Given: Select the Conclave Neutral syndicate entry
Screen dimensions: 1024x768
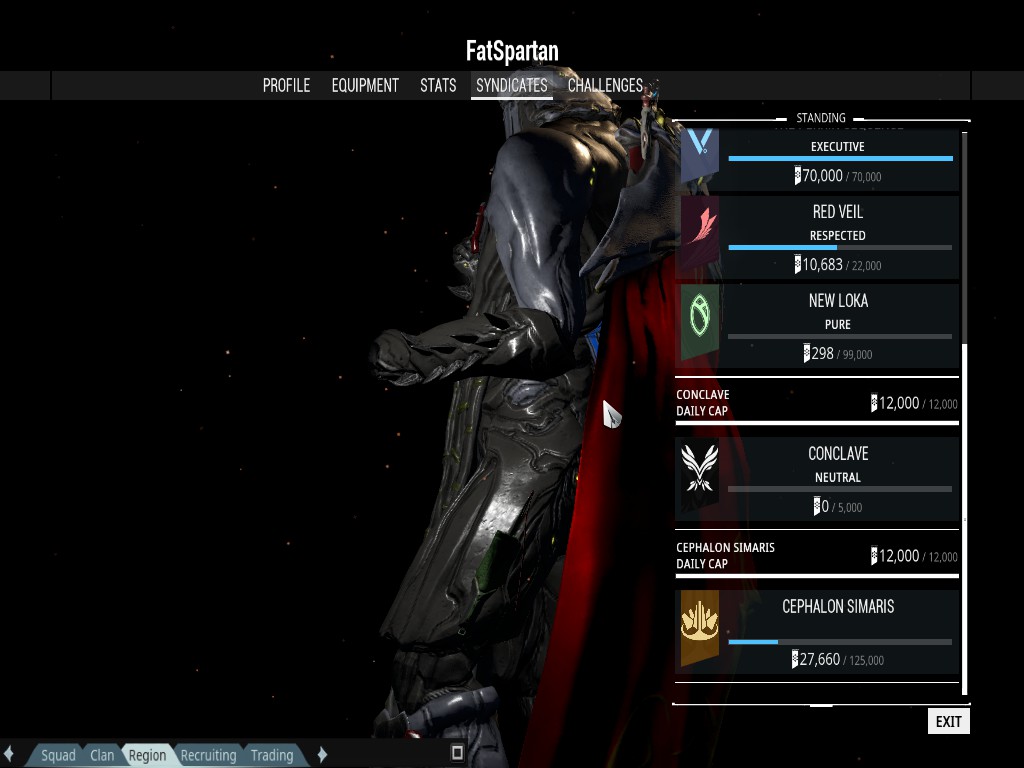Looking at the screenshot, I should [818, 479].
